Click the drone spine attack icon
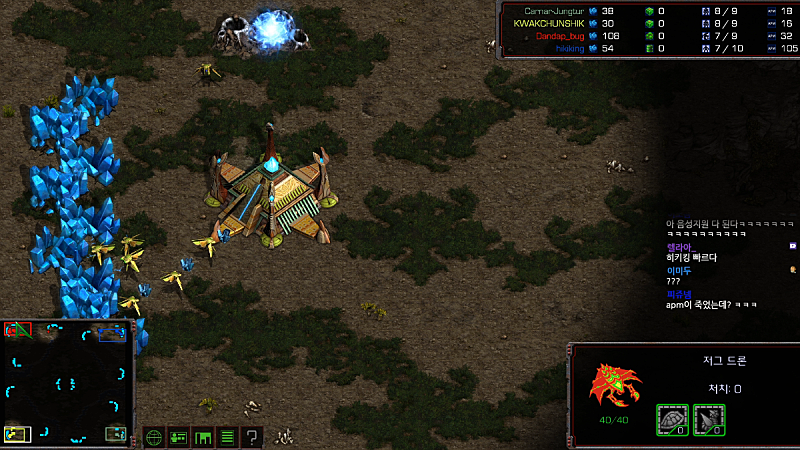The height and width of the screenshot is (450, 800). (x=709, y=419)
